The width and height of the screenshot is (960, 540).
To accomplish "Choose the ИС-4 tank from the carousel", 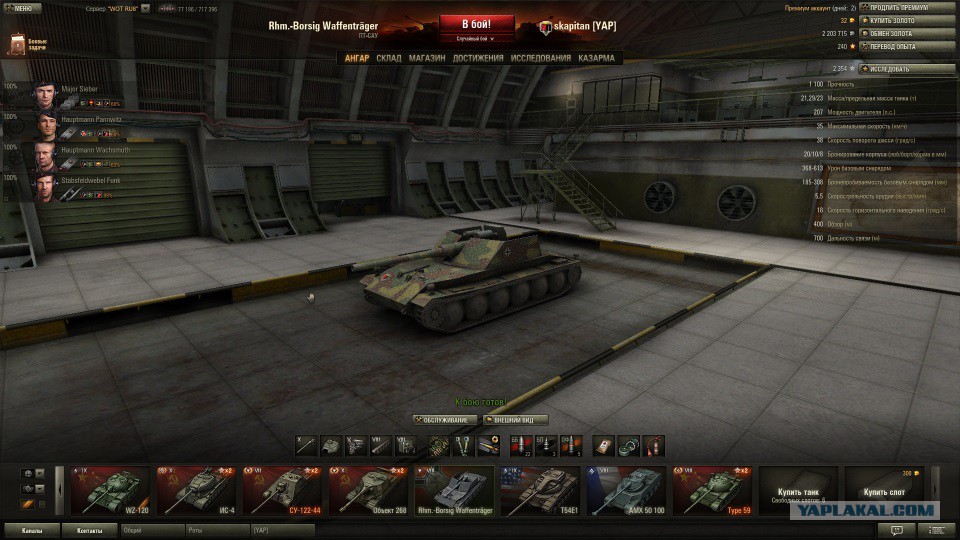I will coord(195,489).
